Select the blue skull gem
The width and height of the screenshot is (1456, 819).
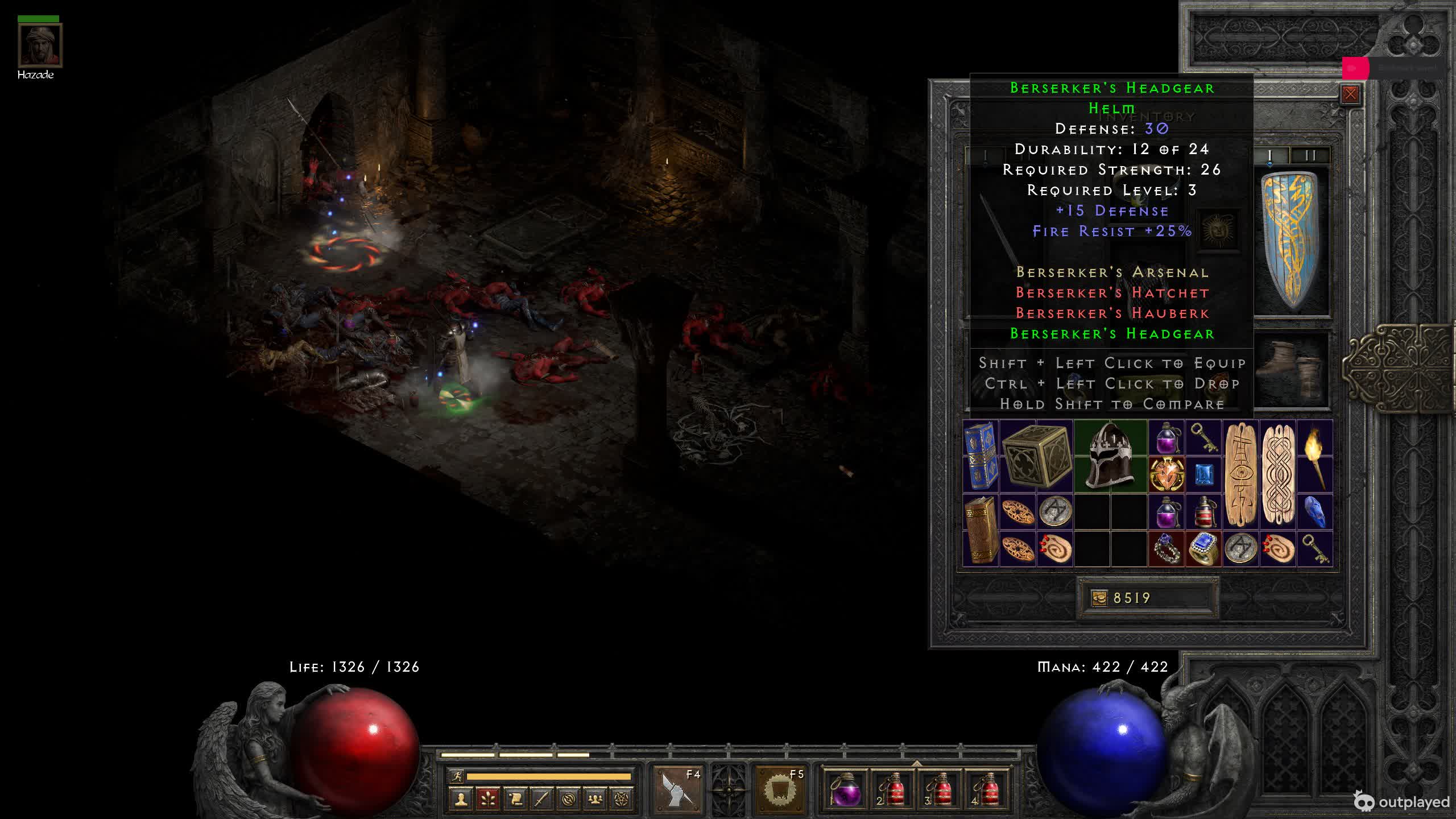tap(1314, 511)
